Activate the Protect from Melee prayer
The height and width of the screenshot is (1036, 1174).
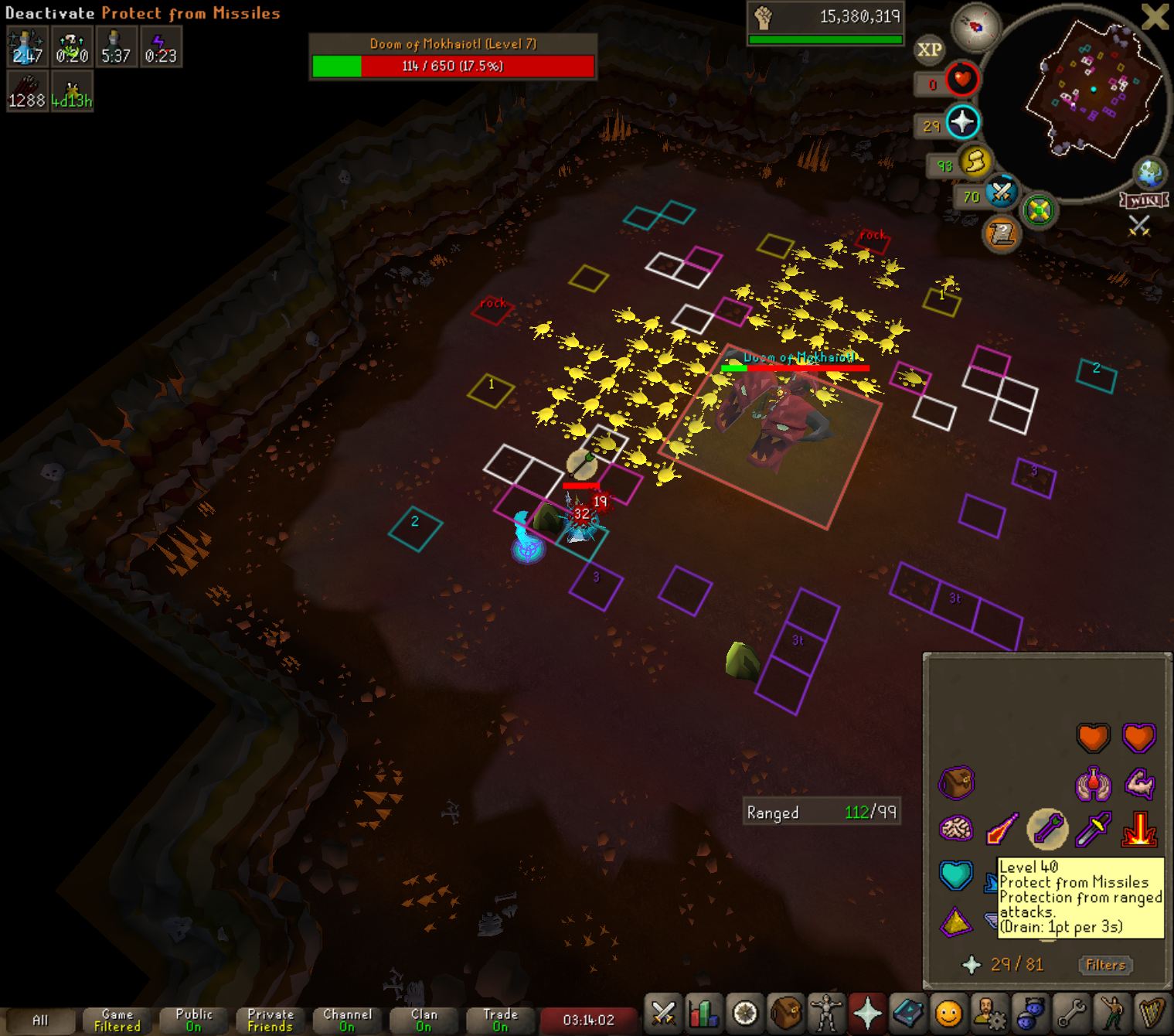(x=1094, y=830)
